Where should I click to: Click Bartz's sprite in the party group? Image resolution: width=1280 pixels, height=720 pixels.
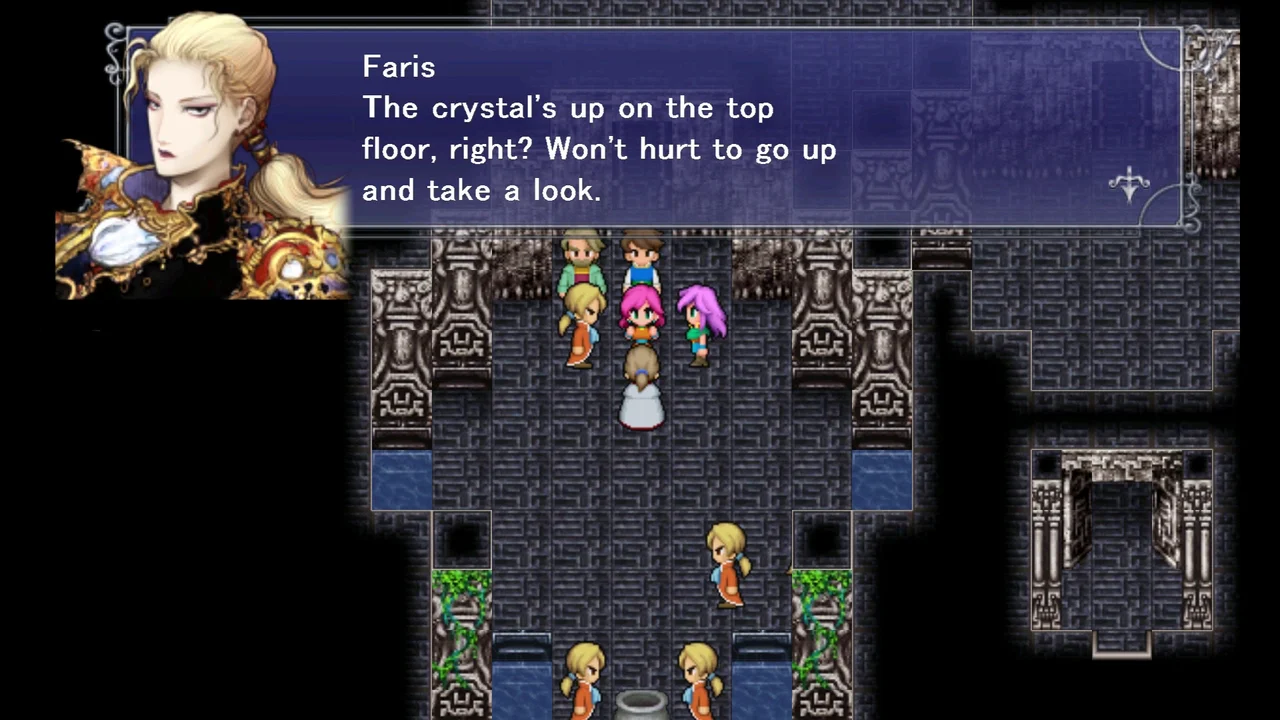point(640,255)
